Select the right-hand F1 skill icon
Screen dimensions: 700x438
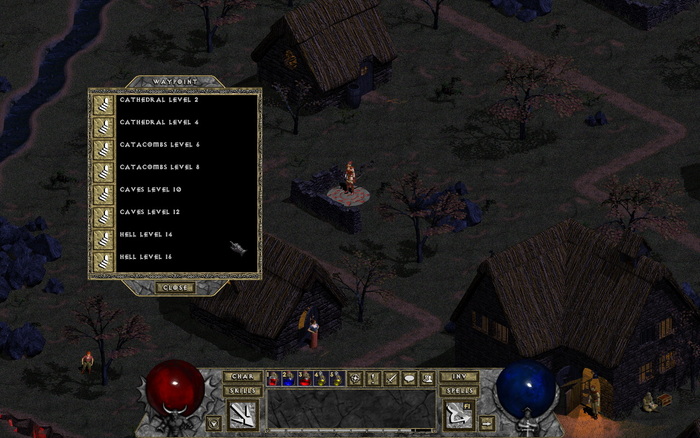pyautogui.click(x=458, y=412)
